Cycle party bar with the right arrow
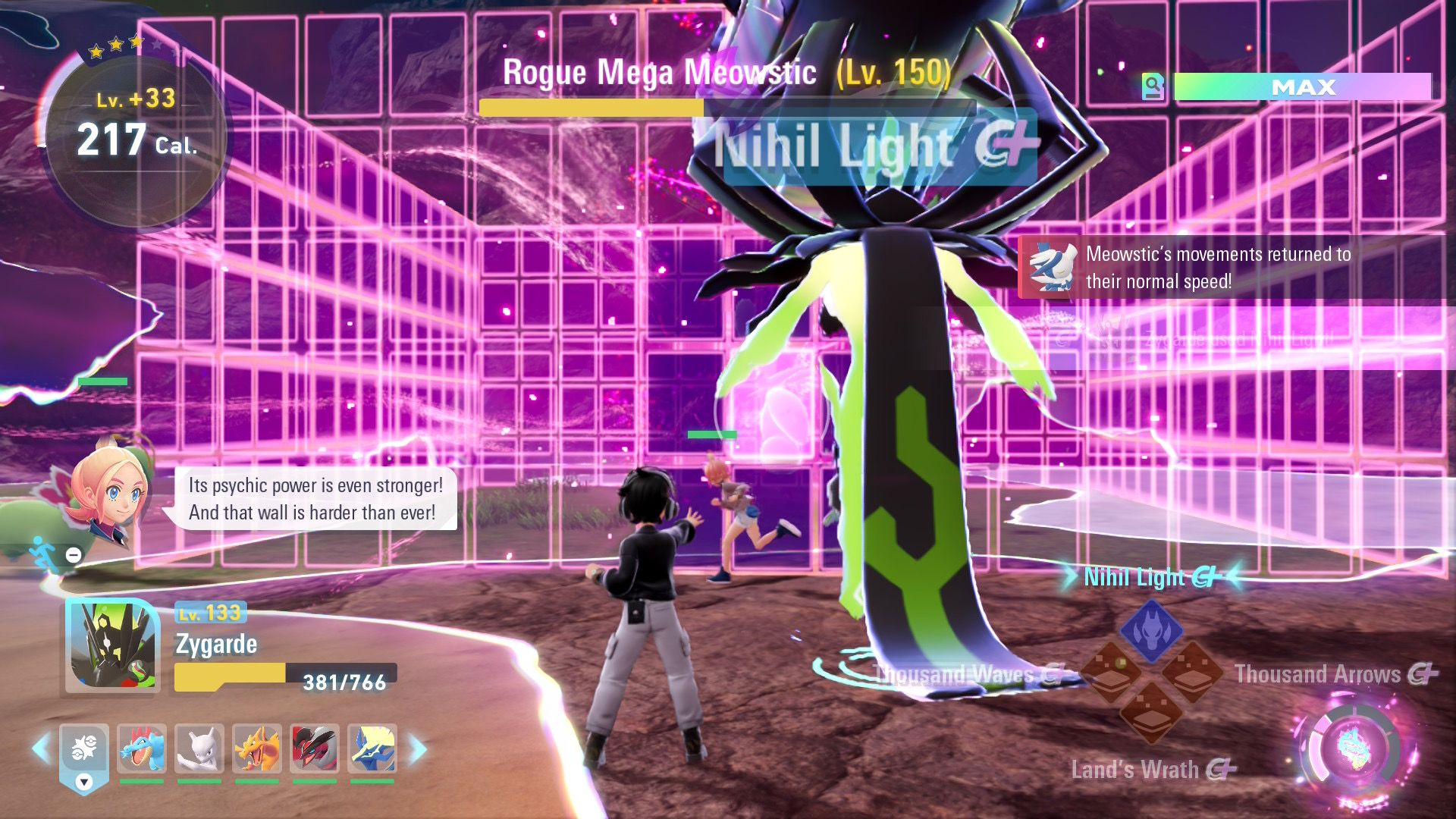Screen dimensions: 1456x819 coord(418,748)
